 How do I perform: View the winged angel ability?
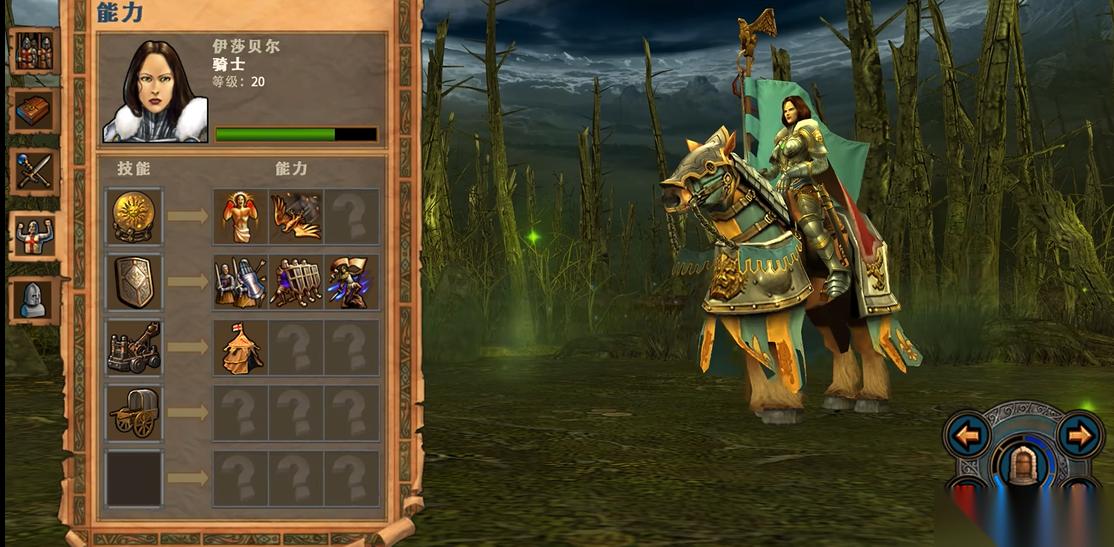(x=241, y=216)
